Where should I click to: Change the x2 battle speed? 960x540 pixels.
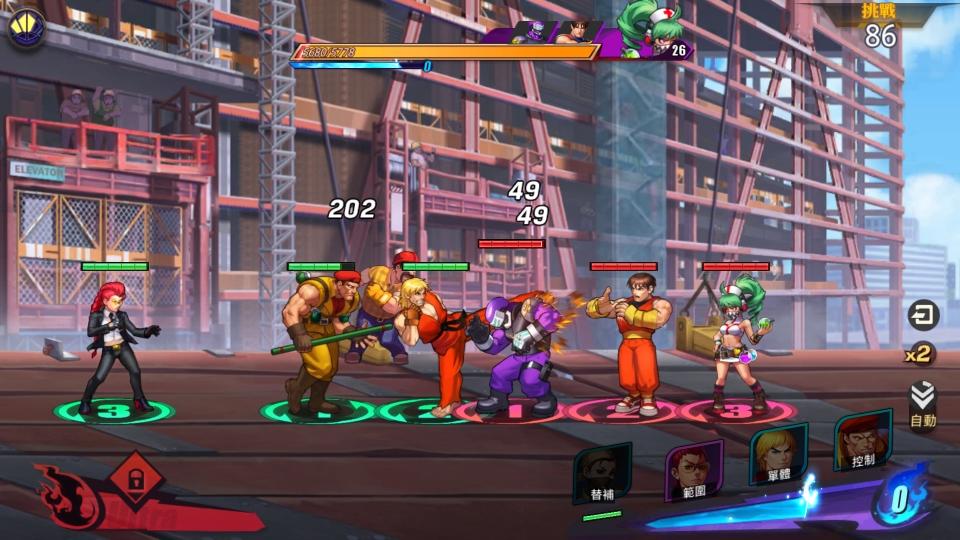[919, 354]
